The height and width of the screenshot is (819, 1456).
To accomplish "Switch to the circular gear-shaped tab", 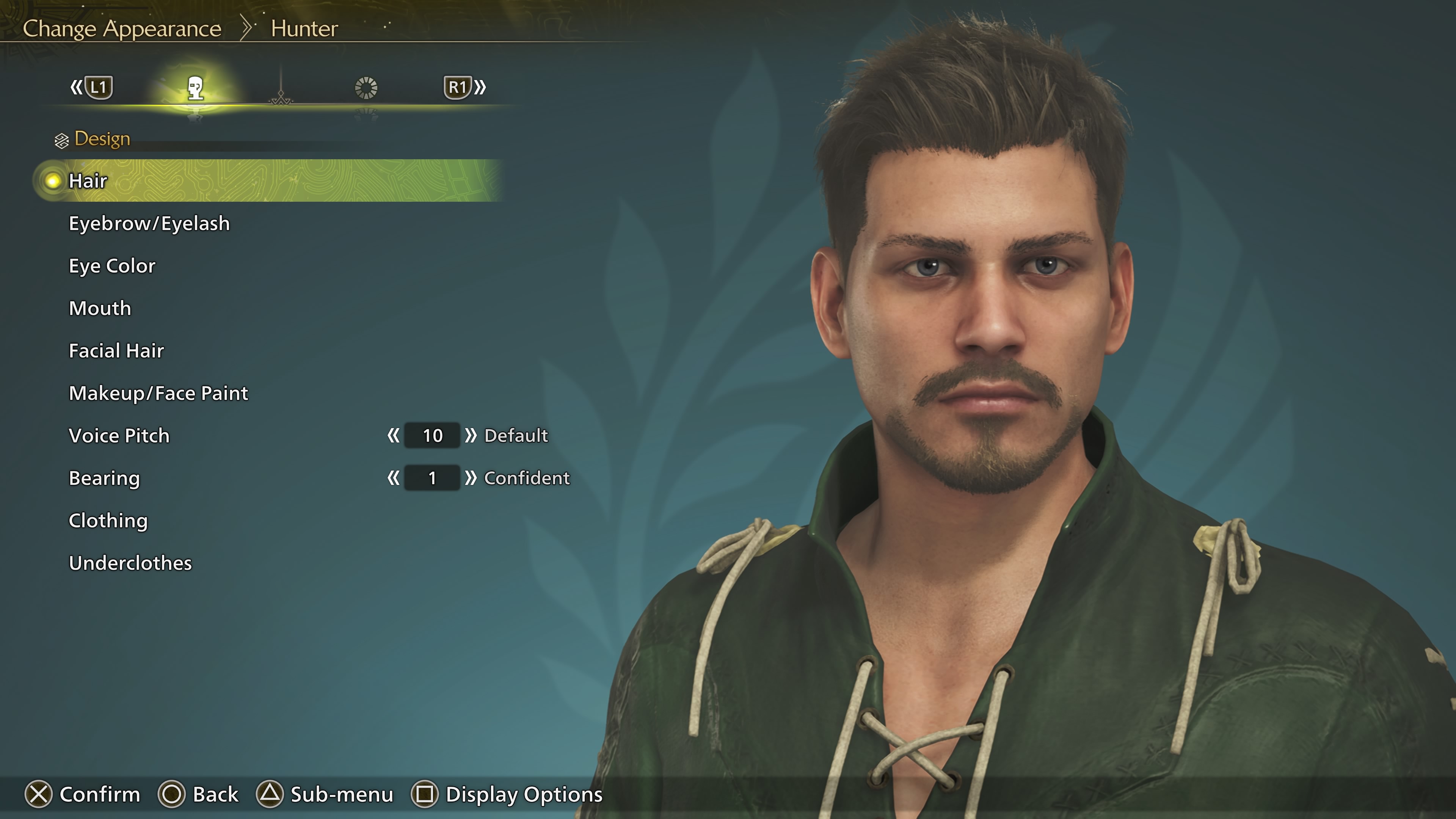I will tap(366, 88).
